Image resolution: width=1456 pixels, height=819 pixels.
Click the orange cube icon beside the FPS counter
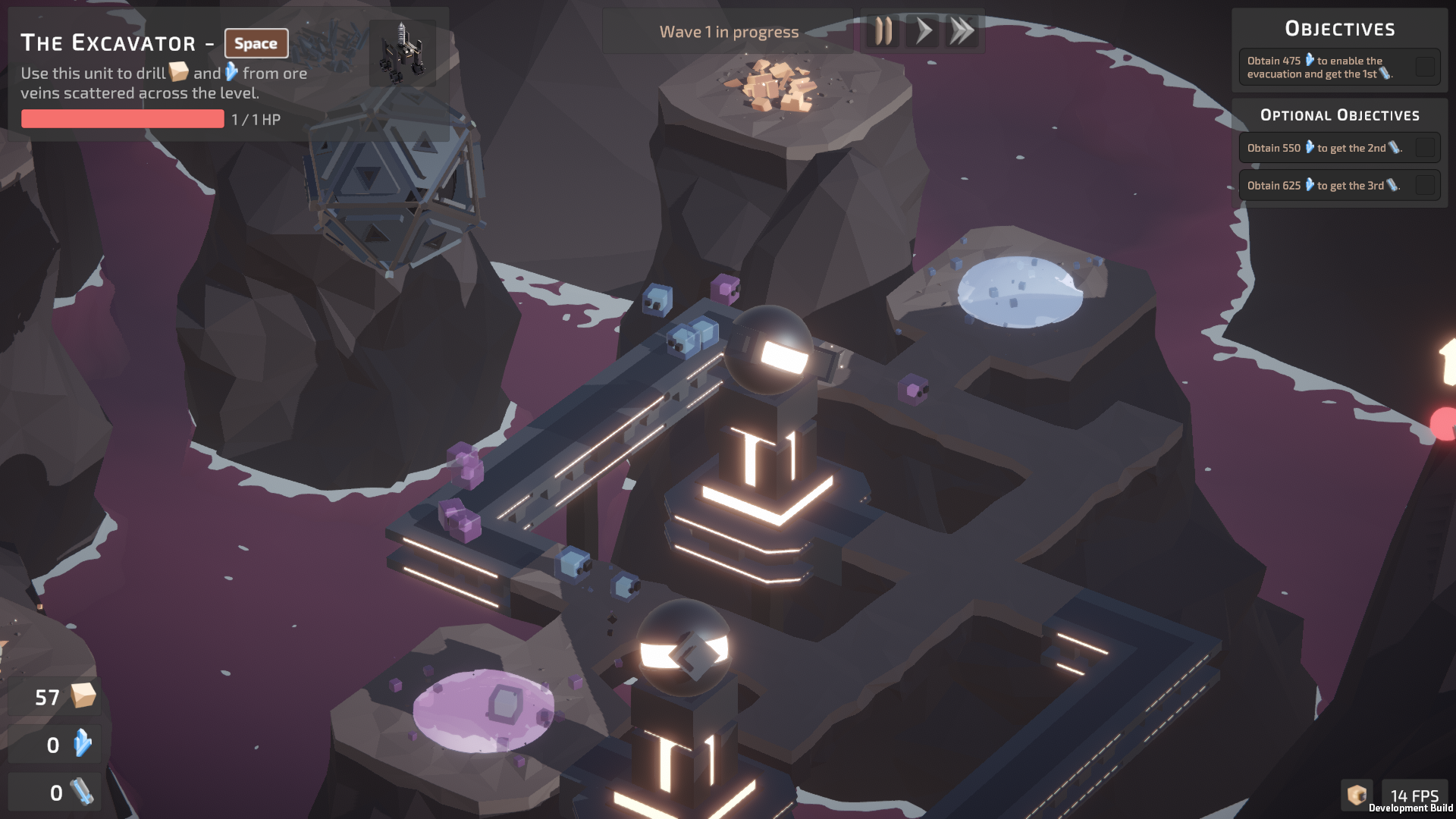point(1357,795)
